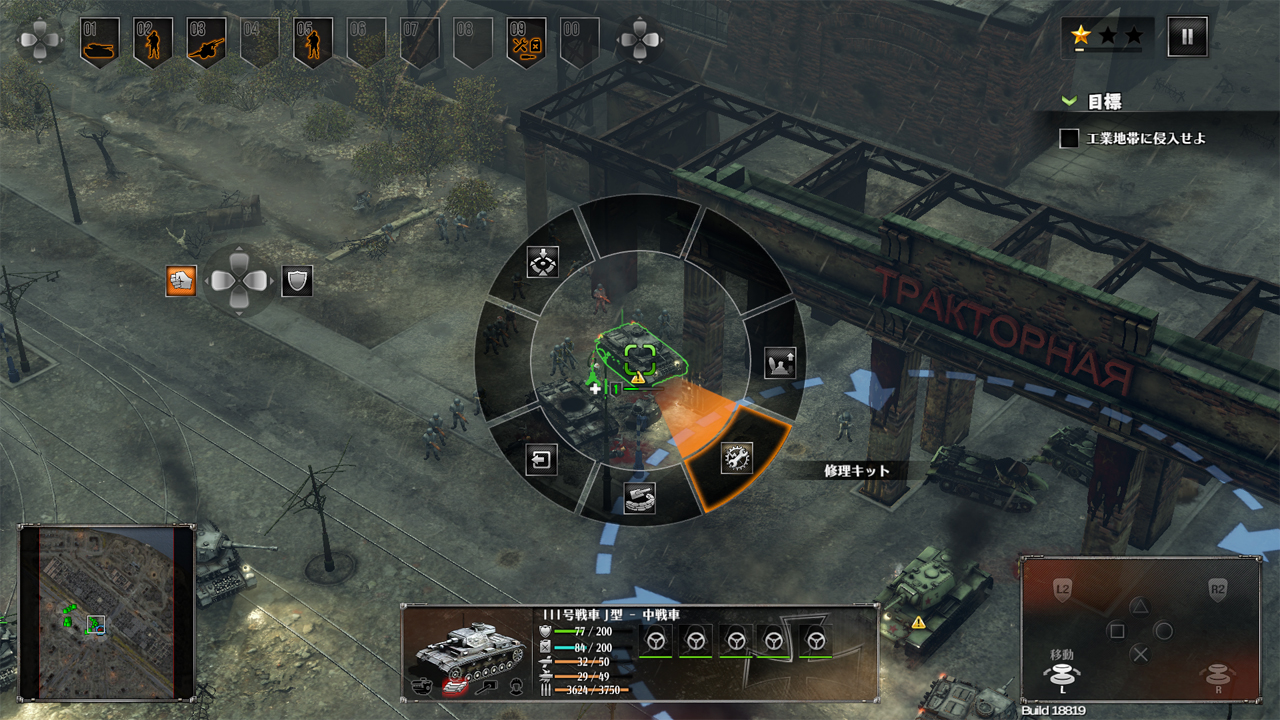Collapse the 目標 objectives panel arrow
Screen dimensions: 1280x720
(1069, 102)
